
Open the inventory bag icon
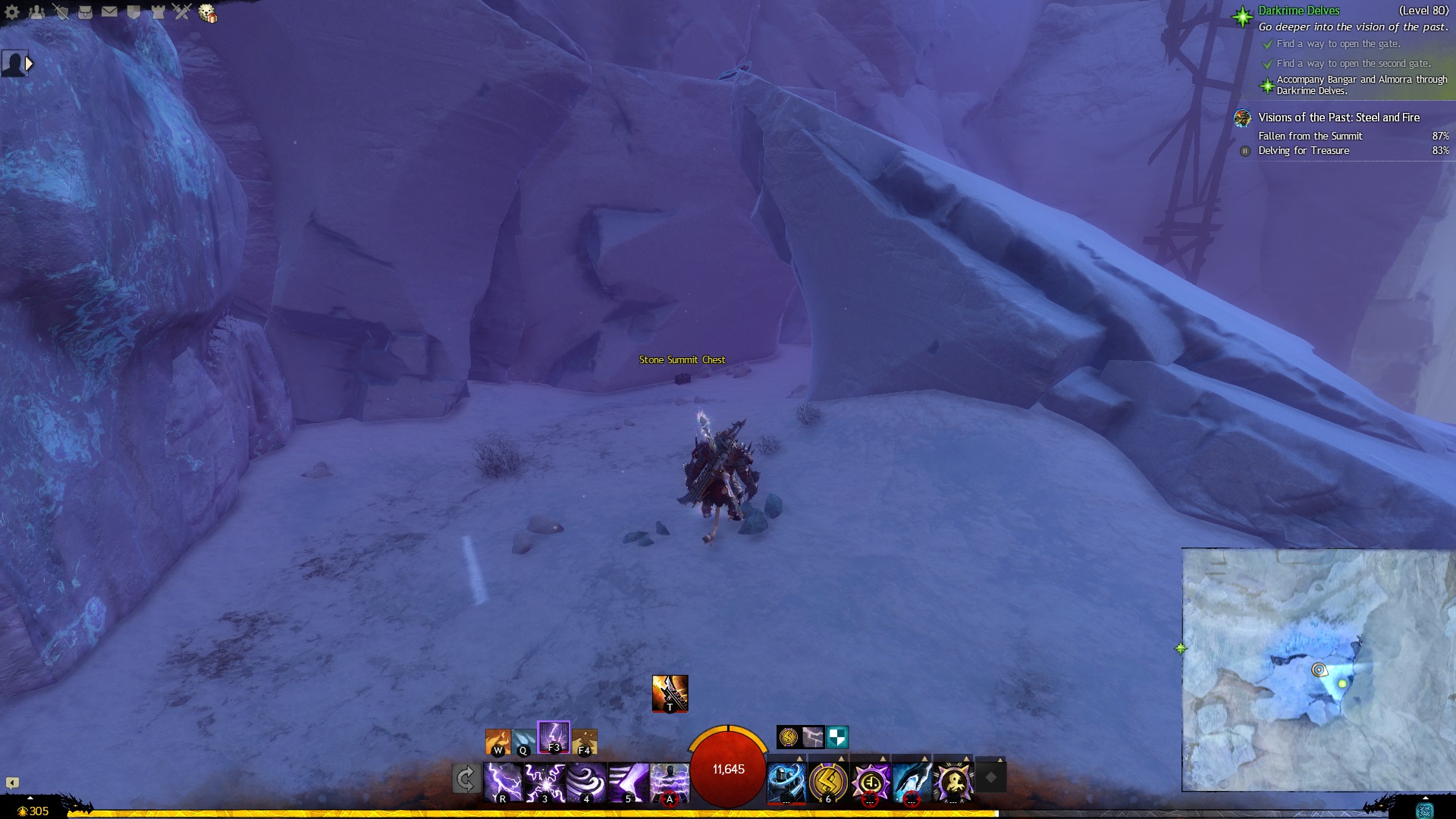point(85,11)
